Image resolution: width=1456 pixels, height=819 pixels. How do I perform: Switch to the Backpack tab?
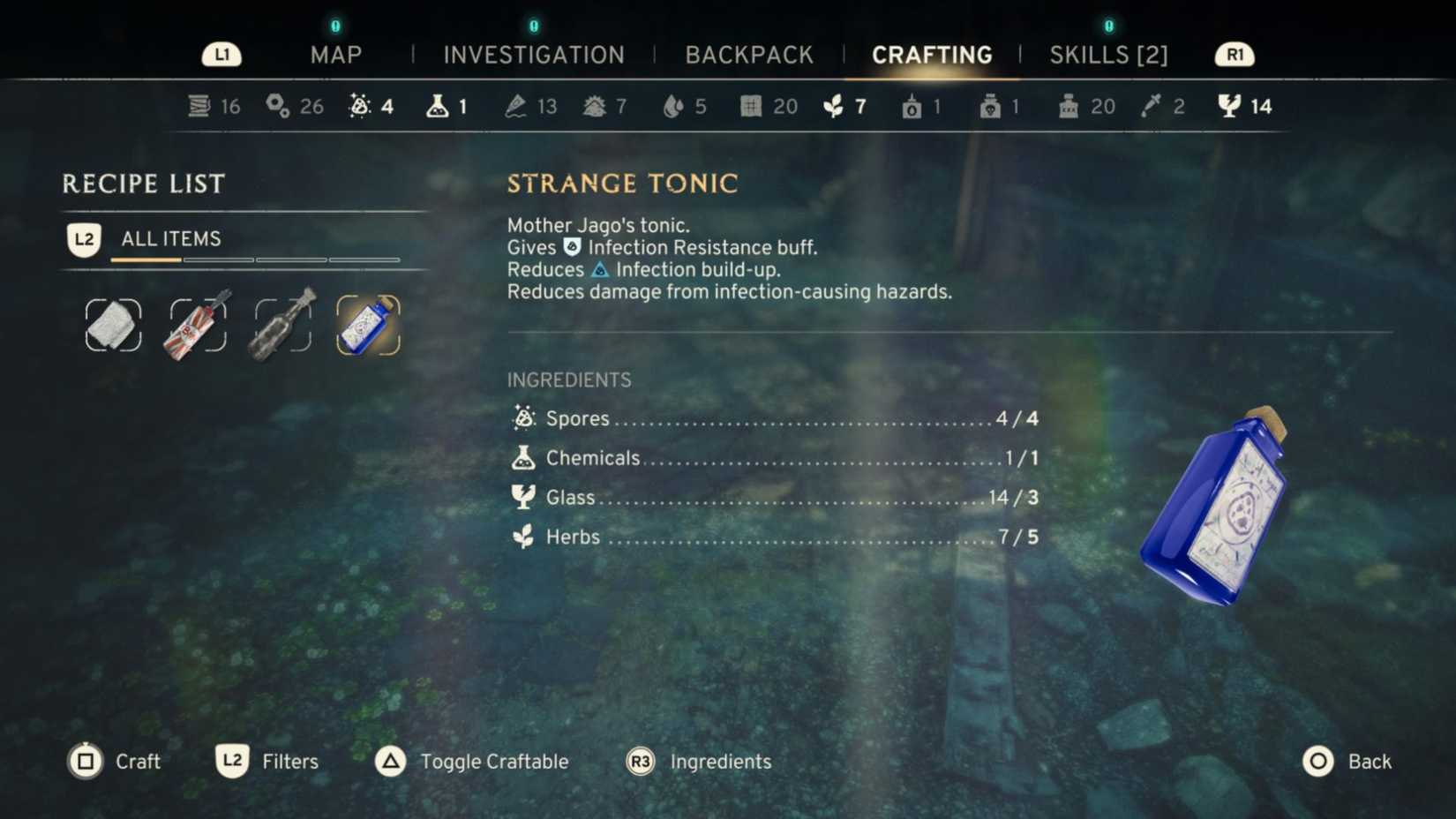pyautogui.click(x=749, y=54)
